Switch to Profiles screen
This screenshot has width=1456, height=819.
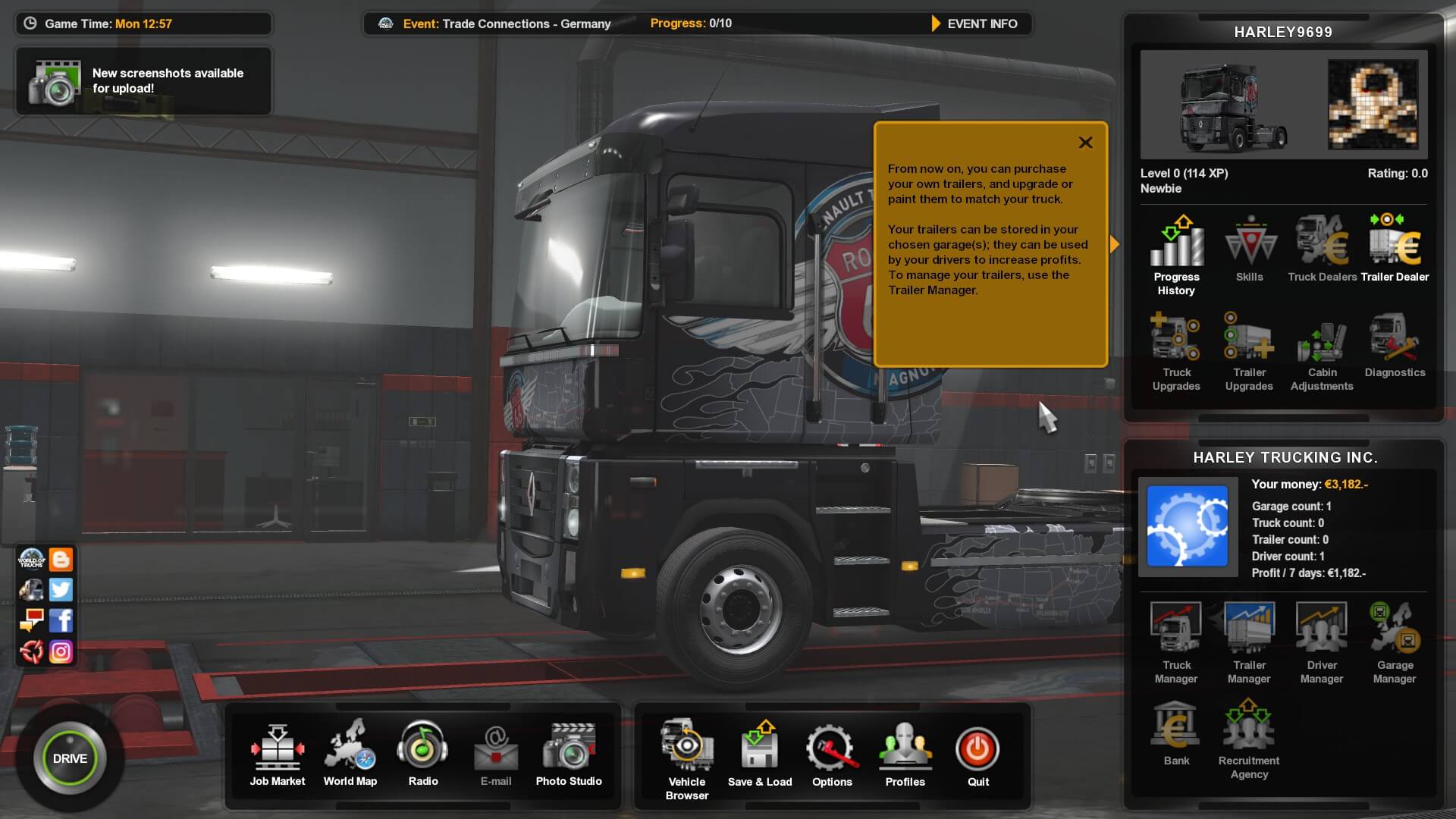pos(905,755)
